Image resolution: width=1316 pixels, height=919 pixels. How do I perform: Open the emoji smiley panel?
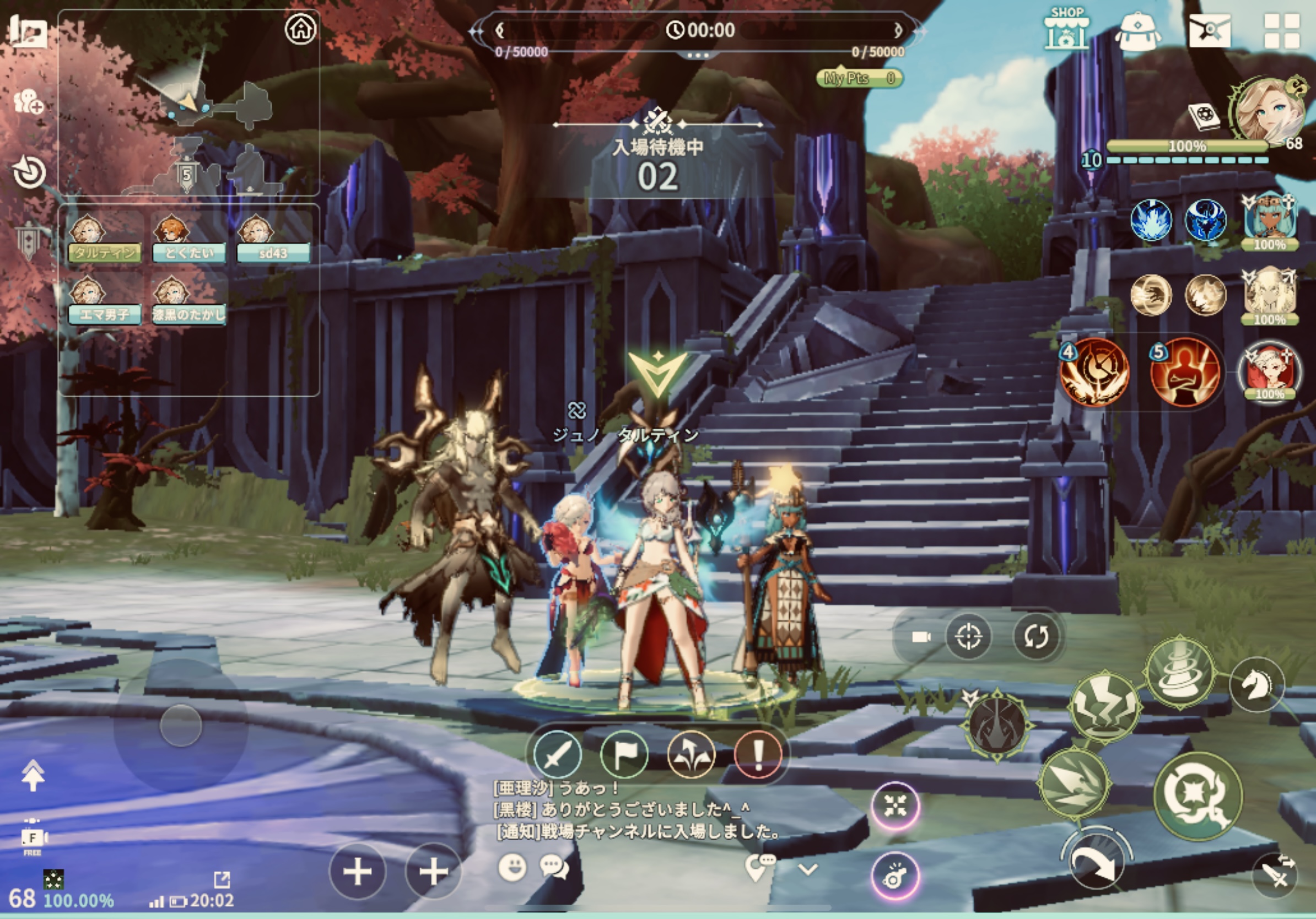coord(513,867)
